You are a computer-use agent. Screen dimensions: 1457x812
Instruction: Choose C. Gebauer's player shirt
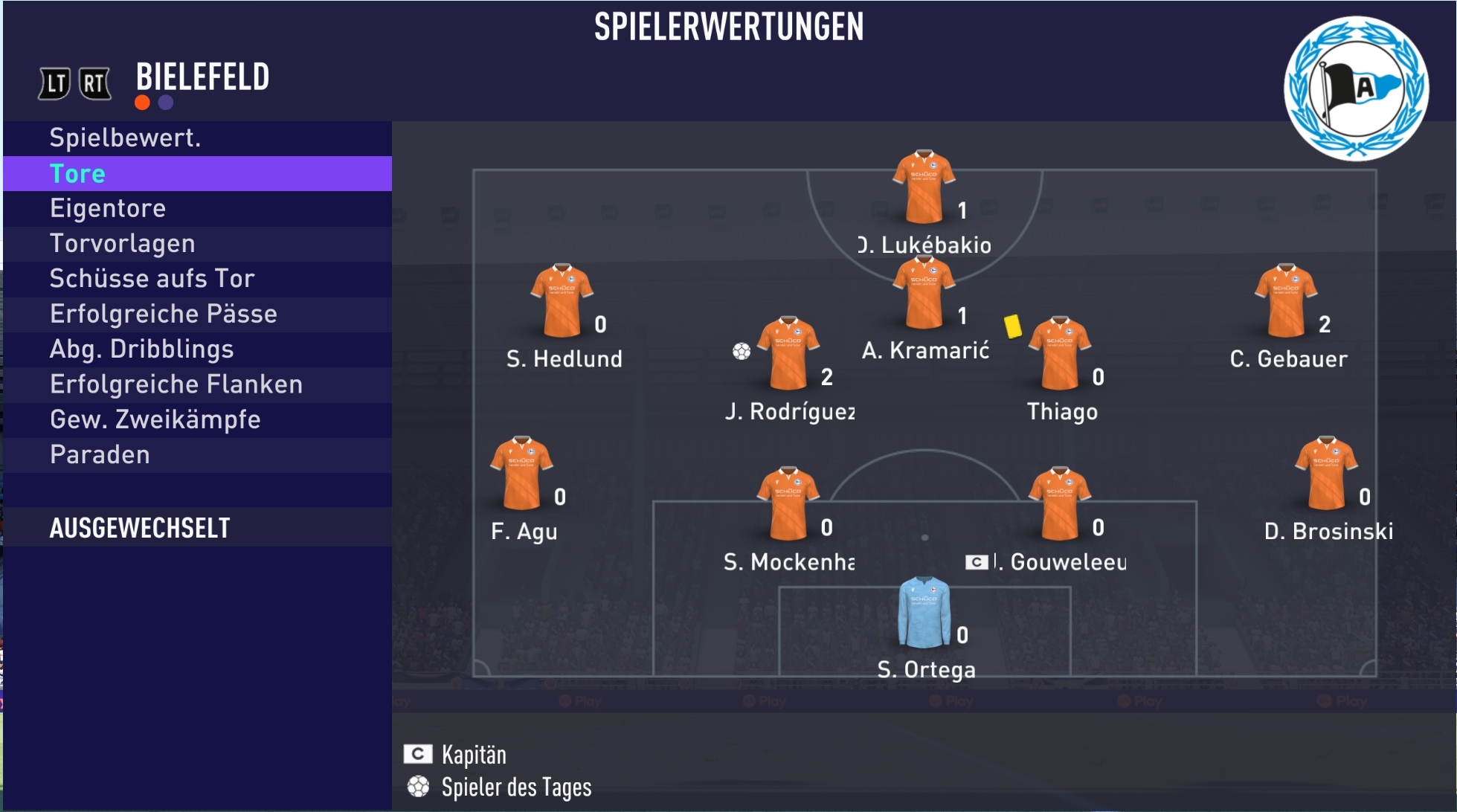coord(1286,301)
